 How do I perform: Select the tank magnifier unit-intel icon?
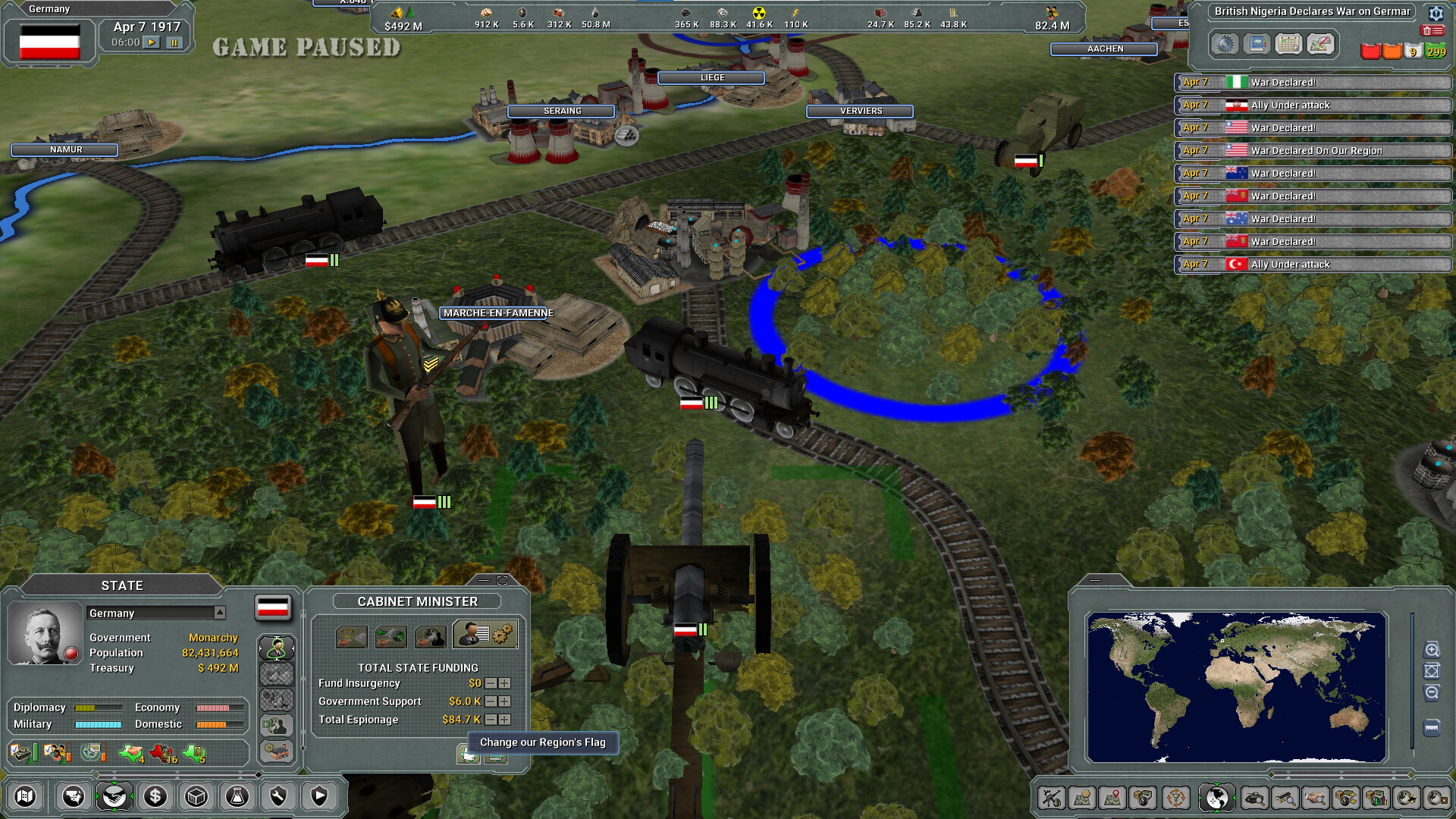[x=1255, y=798]
